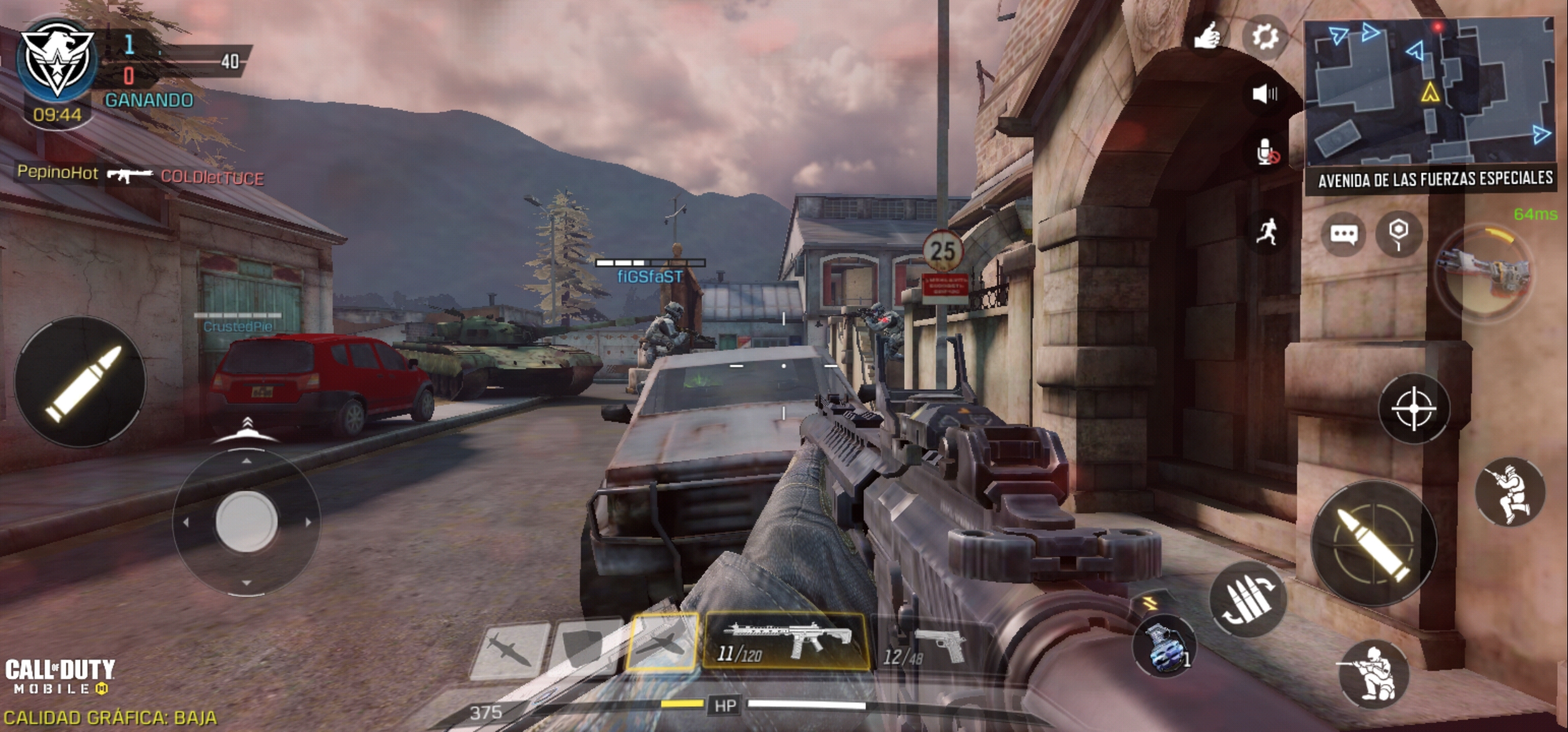This screenshot has width=1568, height=732.
Task: Activate the running man sprint icon
Action: [x=1266, y=232]
